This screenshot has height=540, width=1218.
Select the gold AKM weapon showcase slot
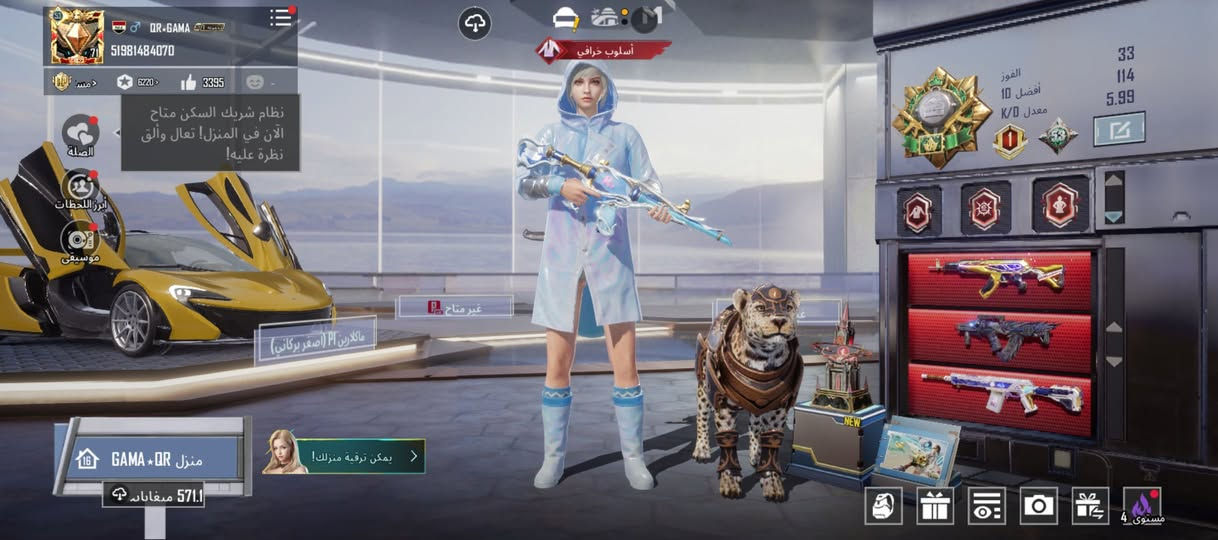click(998, 280)
